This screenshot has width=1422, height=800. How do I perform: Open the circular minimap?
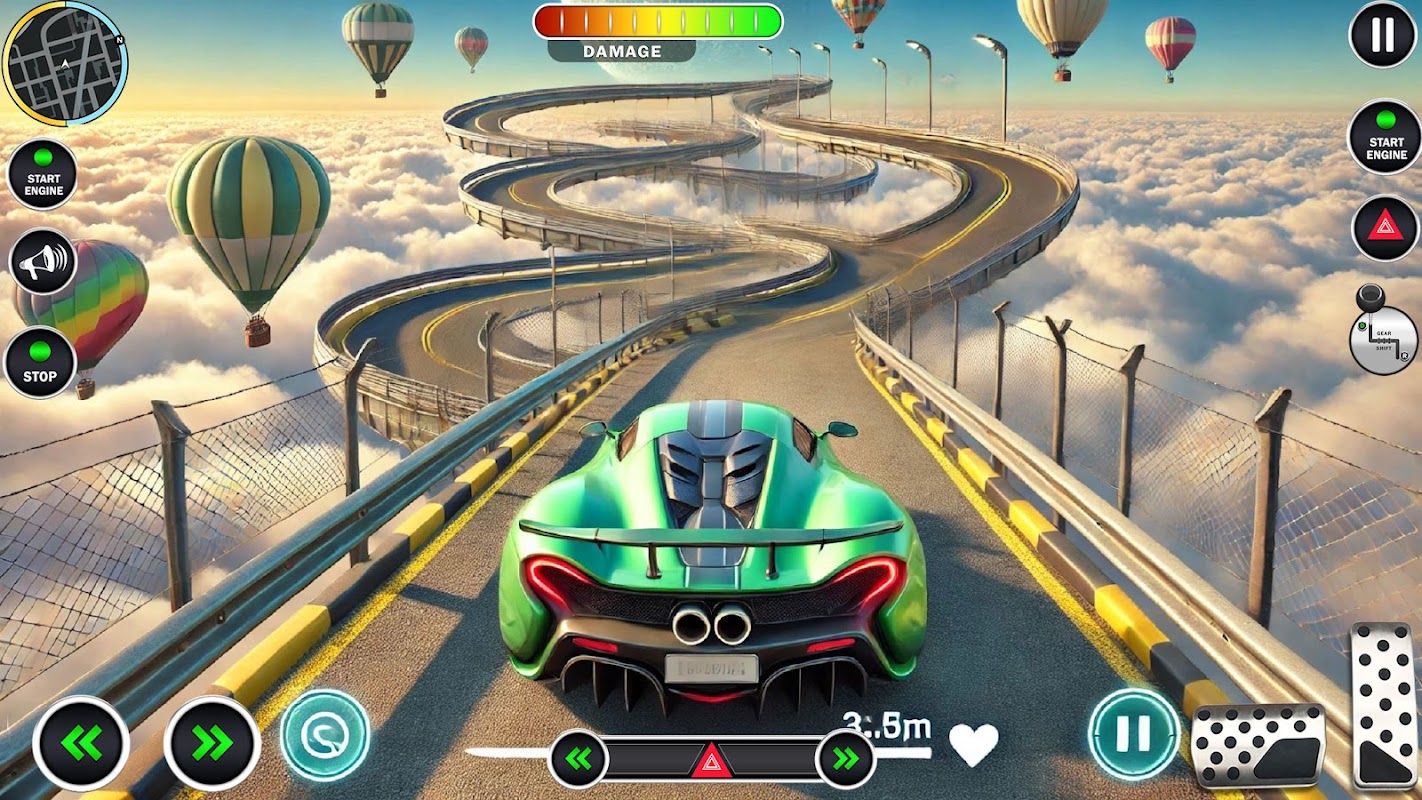[65, 63]
